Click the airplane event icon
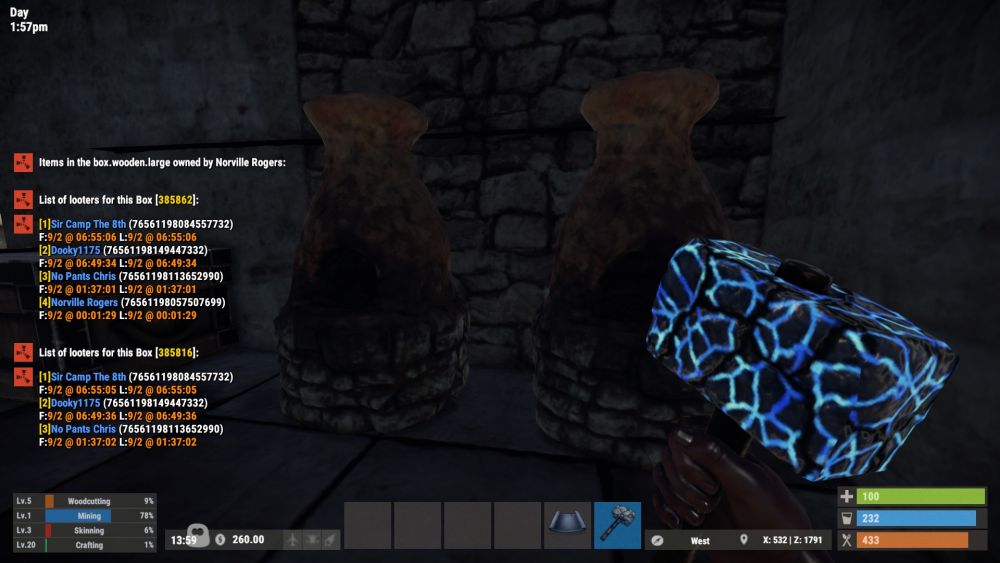The width and height of the screenshot is (1000, 563). click(291, 540)
